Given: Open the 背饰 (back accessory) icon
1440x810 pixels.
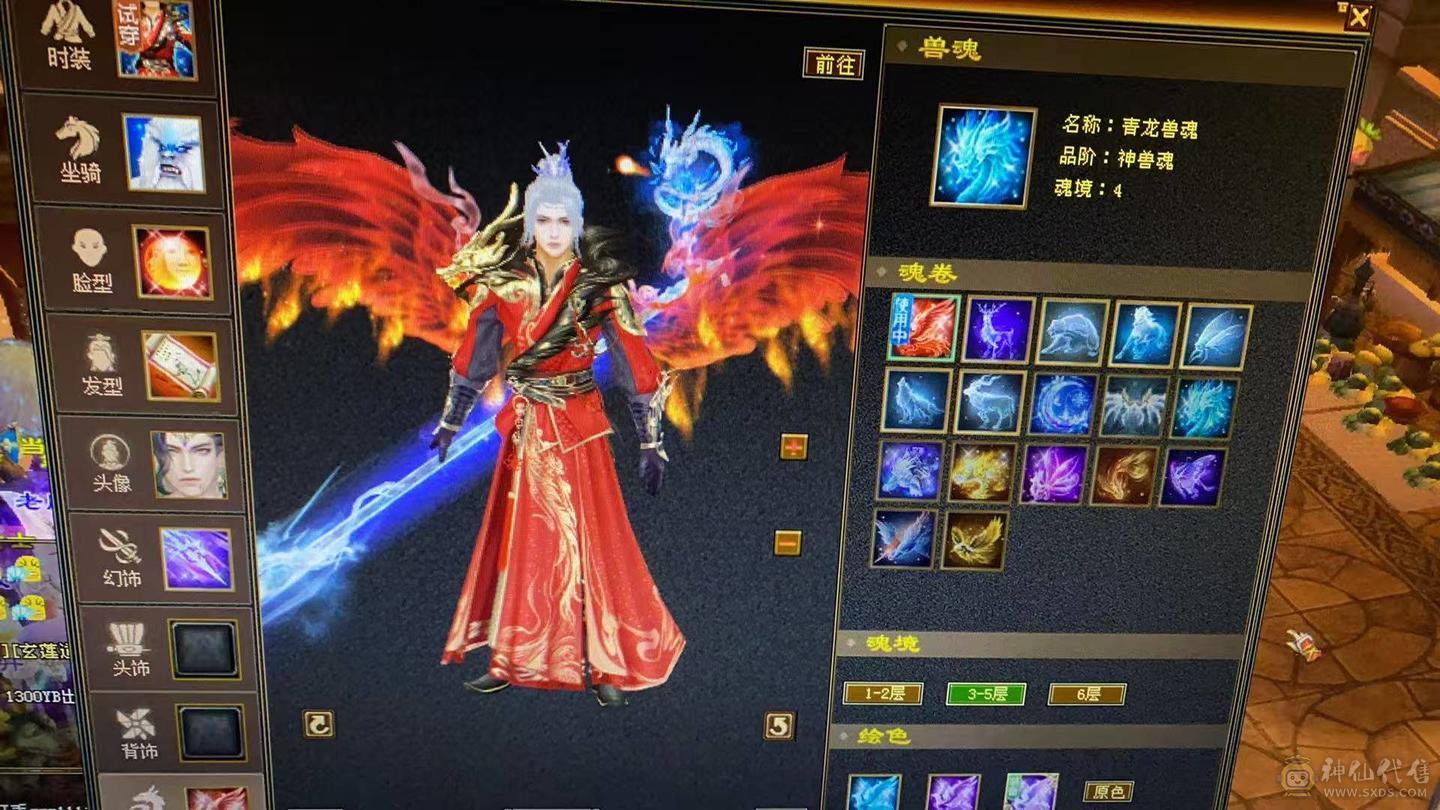Looking at the screenshot, I should click(x=133, y=730).
